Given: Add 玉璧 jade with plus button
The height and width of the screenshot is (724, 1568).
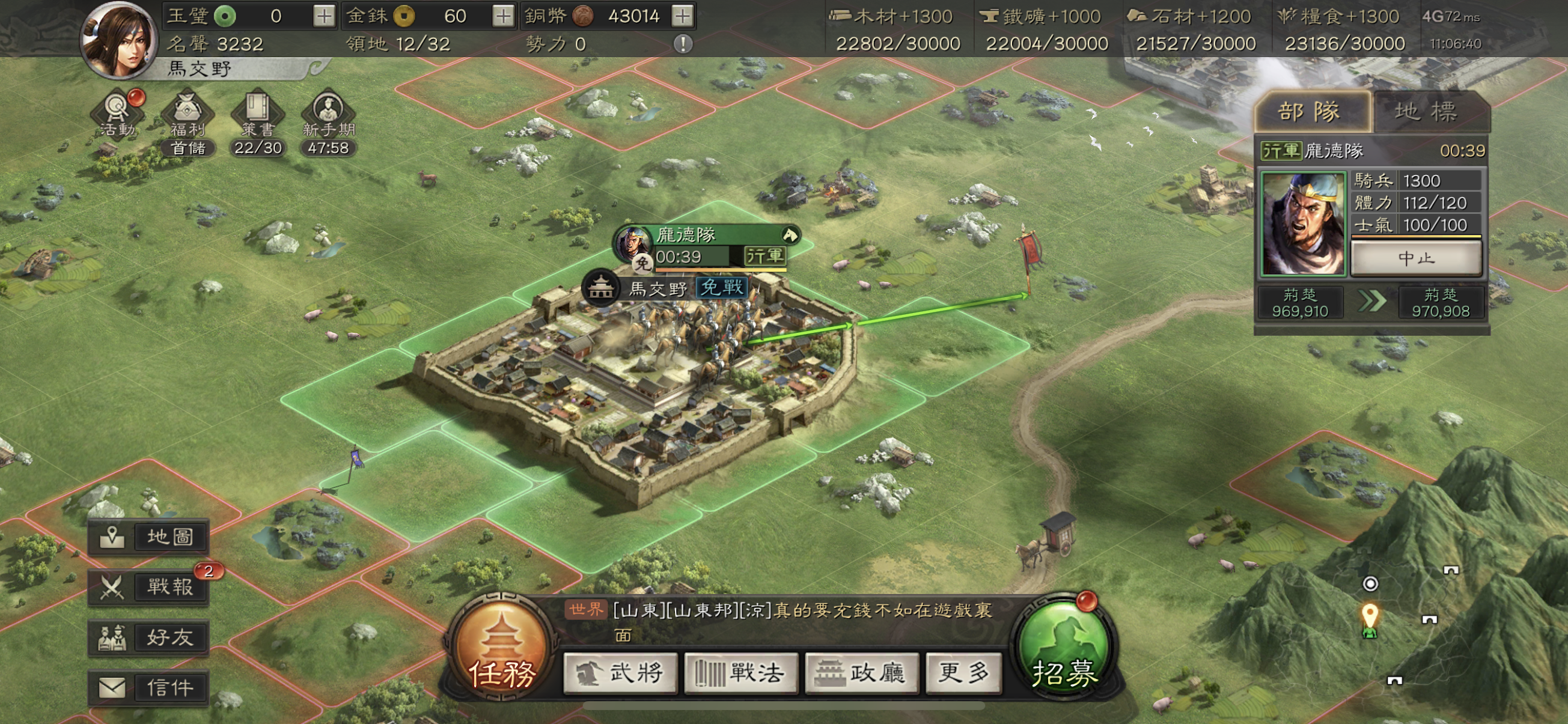Looking at the screenshot, I should tap(324, 16).
